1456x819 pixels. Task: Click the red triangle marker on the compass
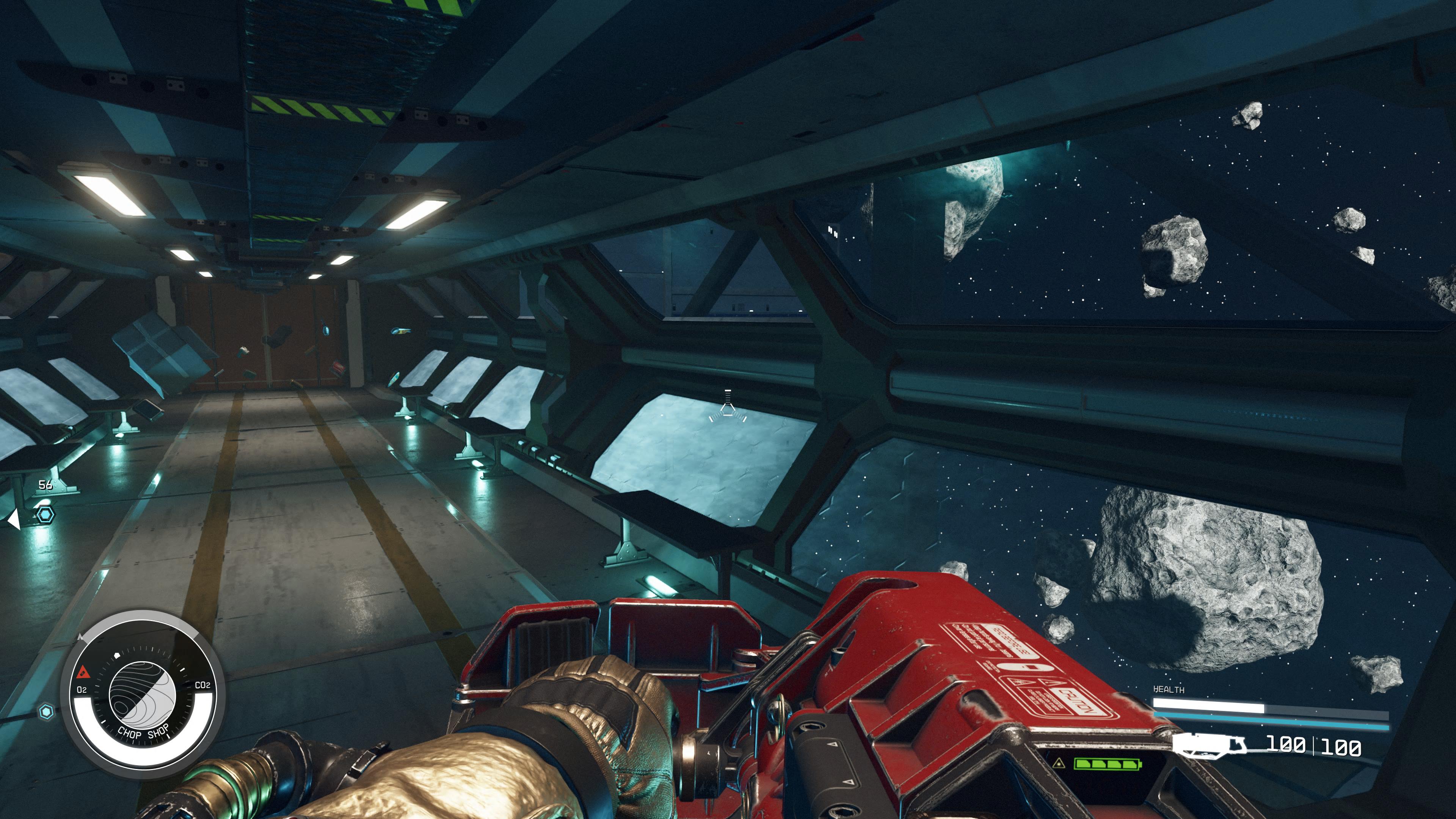[x=84, y=672]
